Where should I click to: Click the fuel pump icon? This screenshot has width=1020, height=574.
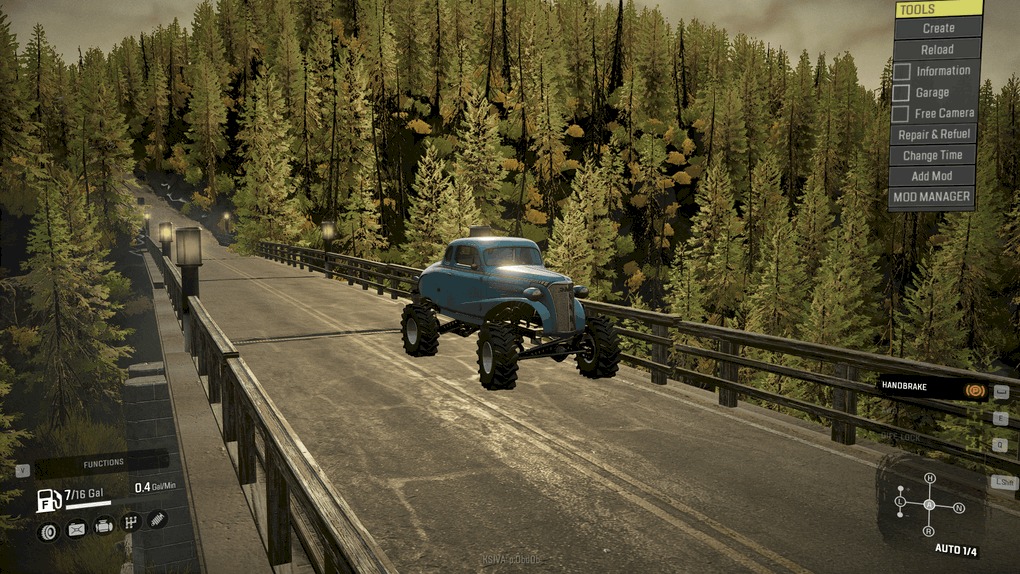coord(48,498)
